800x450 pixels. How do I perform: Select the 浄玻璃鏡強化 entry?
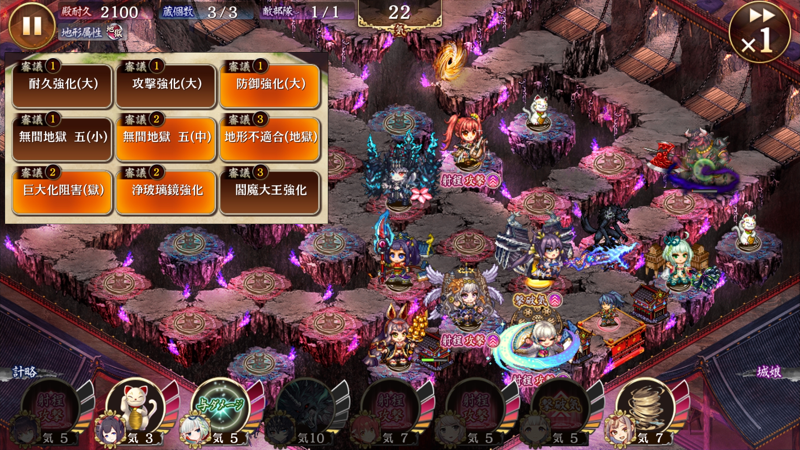[x=166, y=191]
